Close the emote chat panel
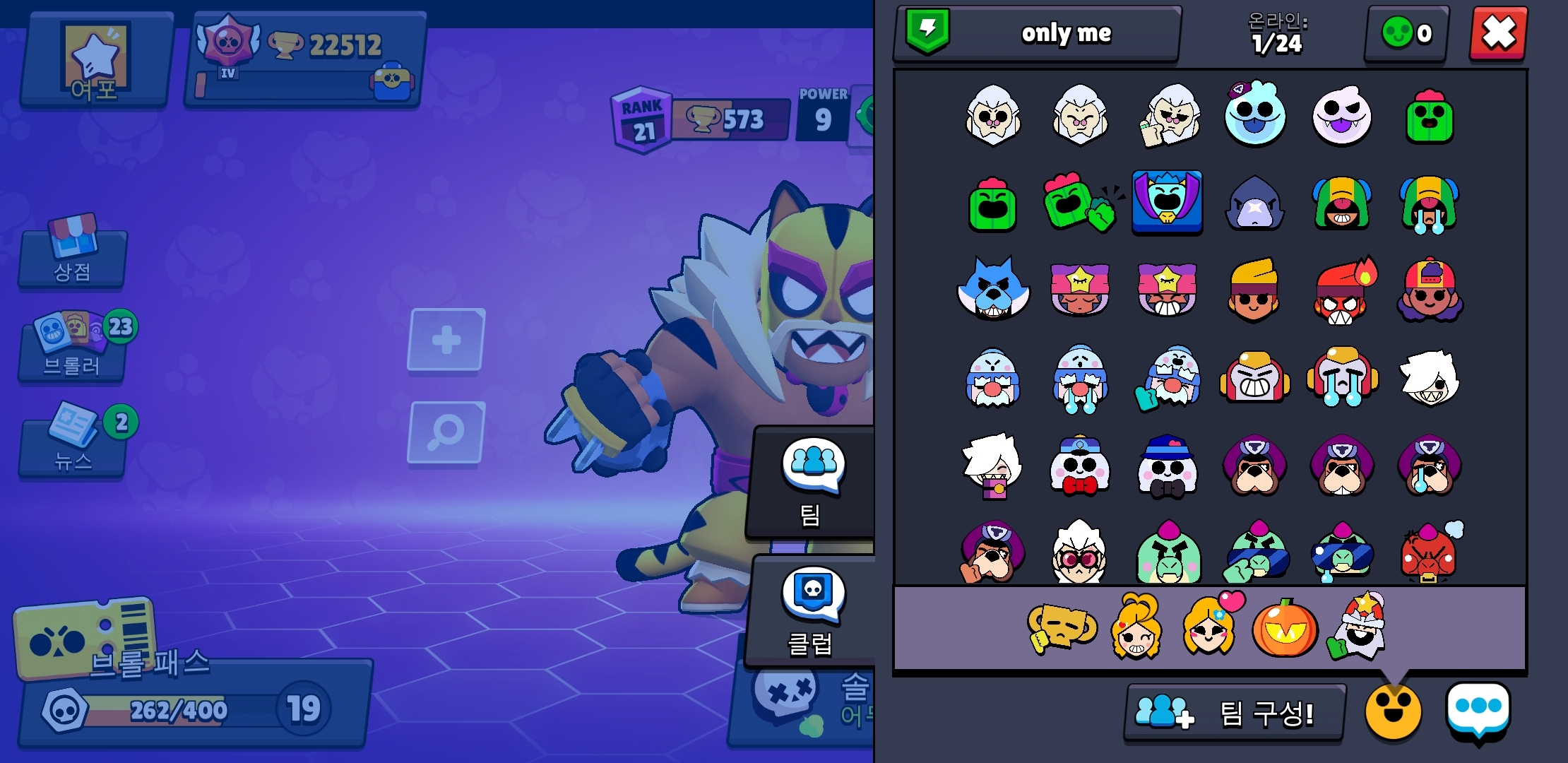The image size is (1568, 763). click(1497, 33)
